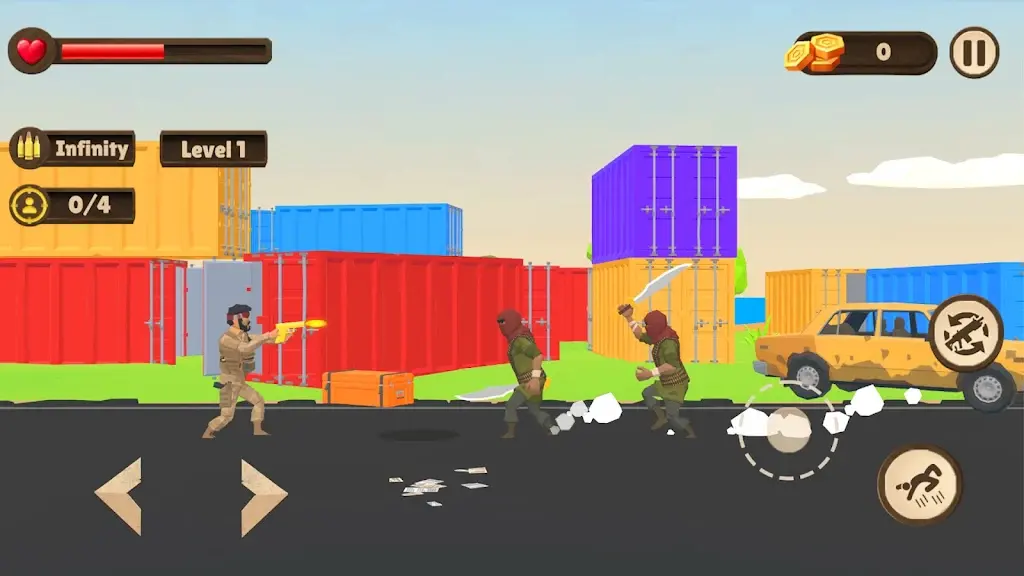Tap the move right arrow

[263, 496]
